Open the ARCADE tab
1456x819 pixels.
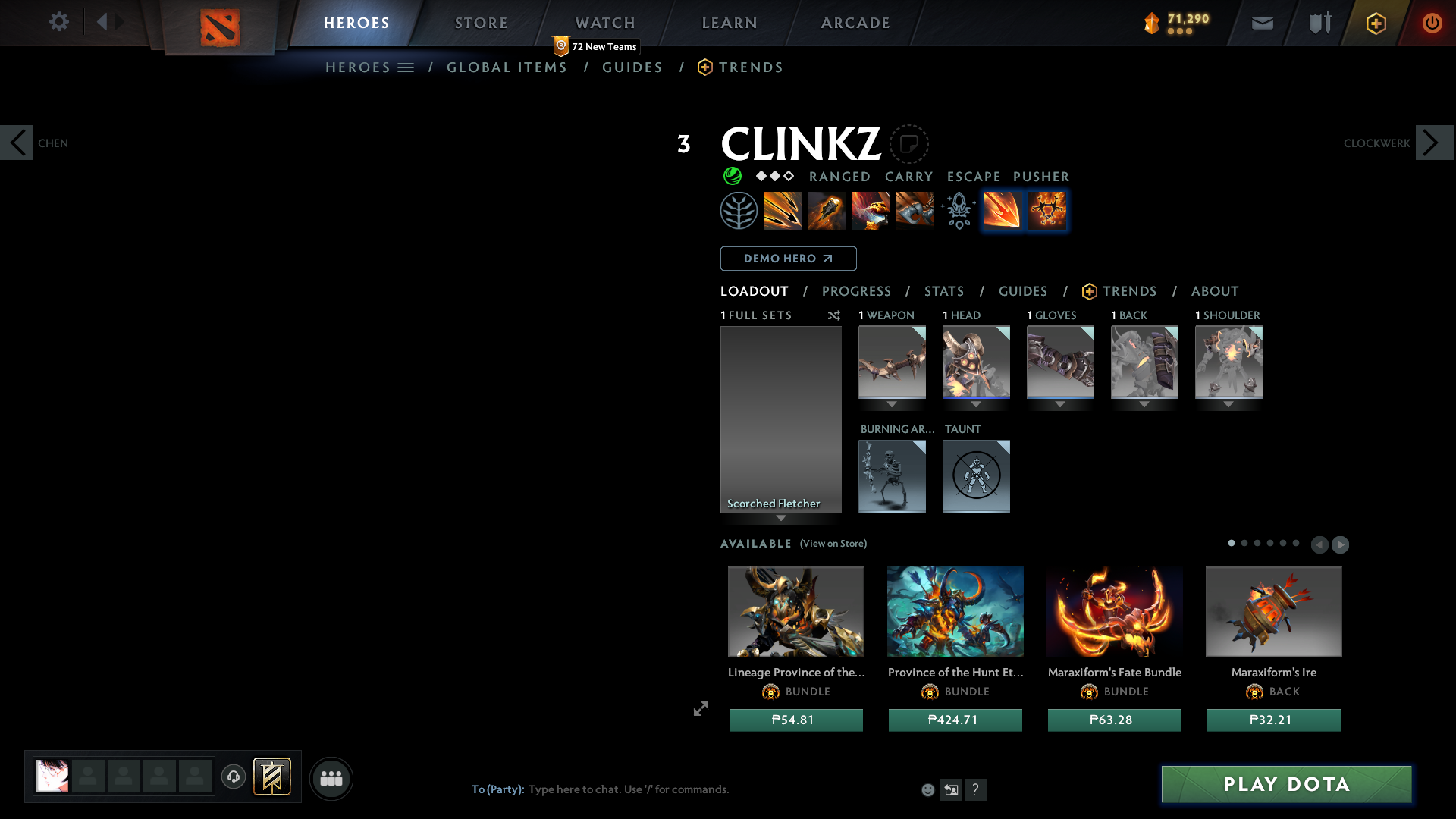click(x=855, y=23)
